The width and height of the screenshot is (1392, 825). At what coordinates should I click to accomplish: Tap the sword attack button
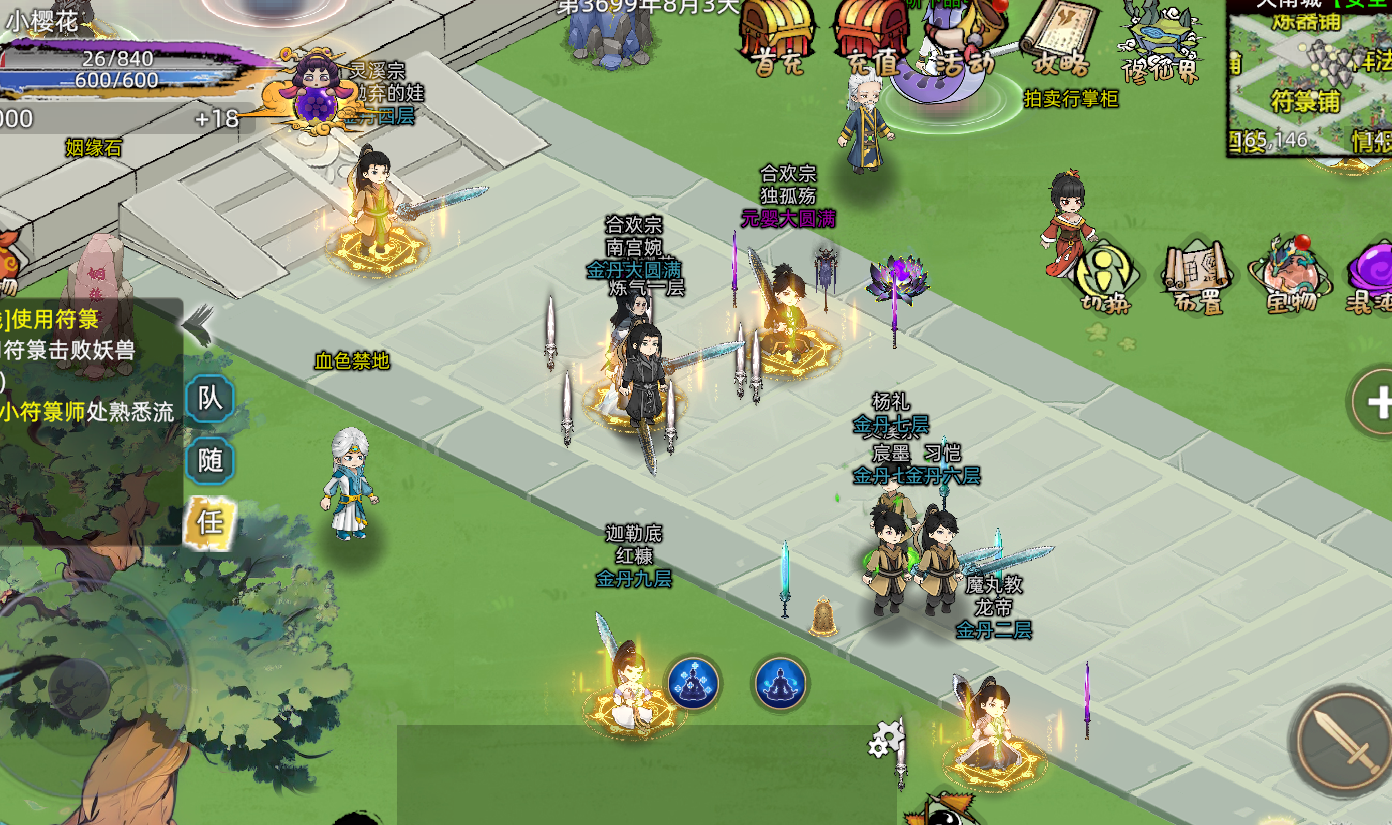pos(1339,740)
